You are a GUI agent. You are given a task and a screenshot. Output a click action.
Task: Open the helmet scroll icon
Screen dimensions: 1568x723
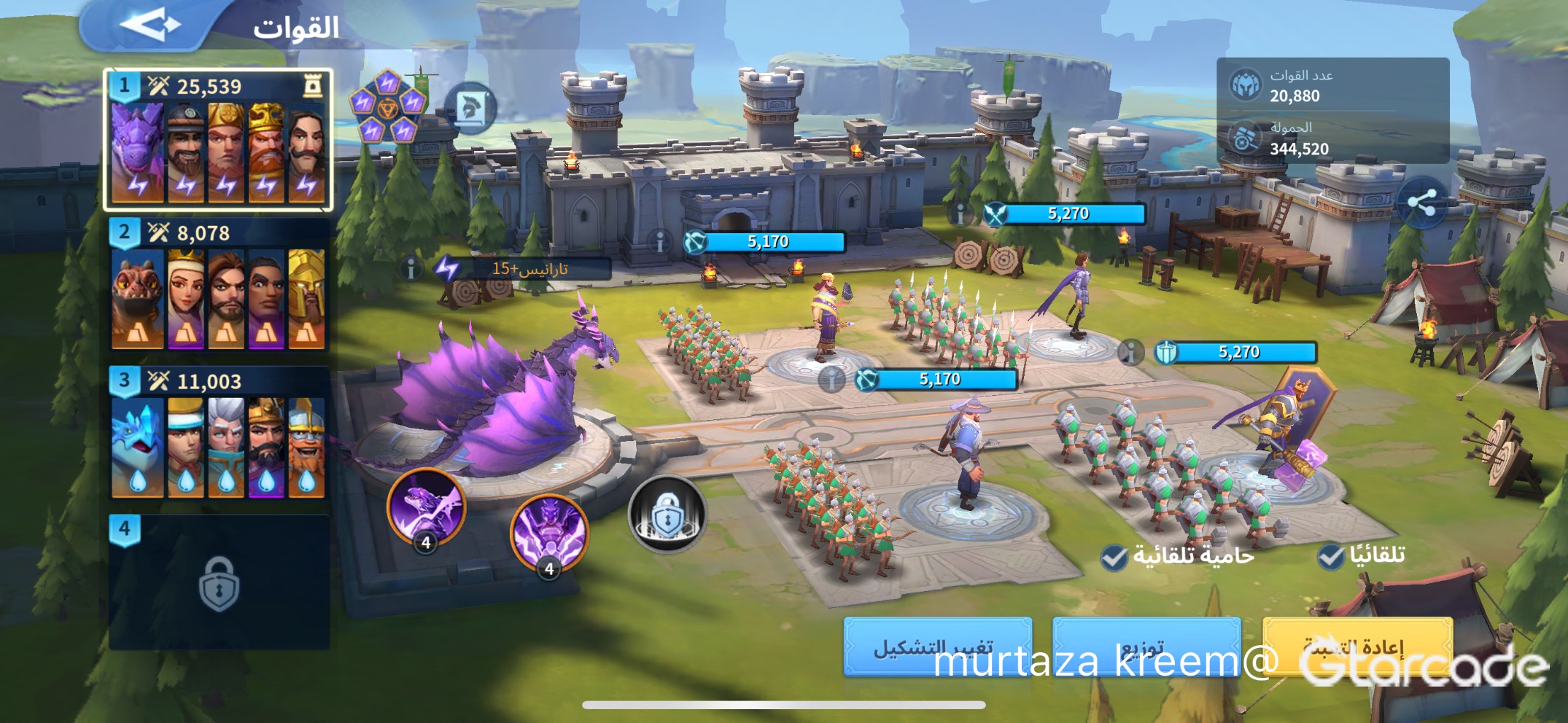470,109
